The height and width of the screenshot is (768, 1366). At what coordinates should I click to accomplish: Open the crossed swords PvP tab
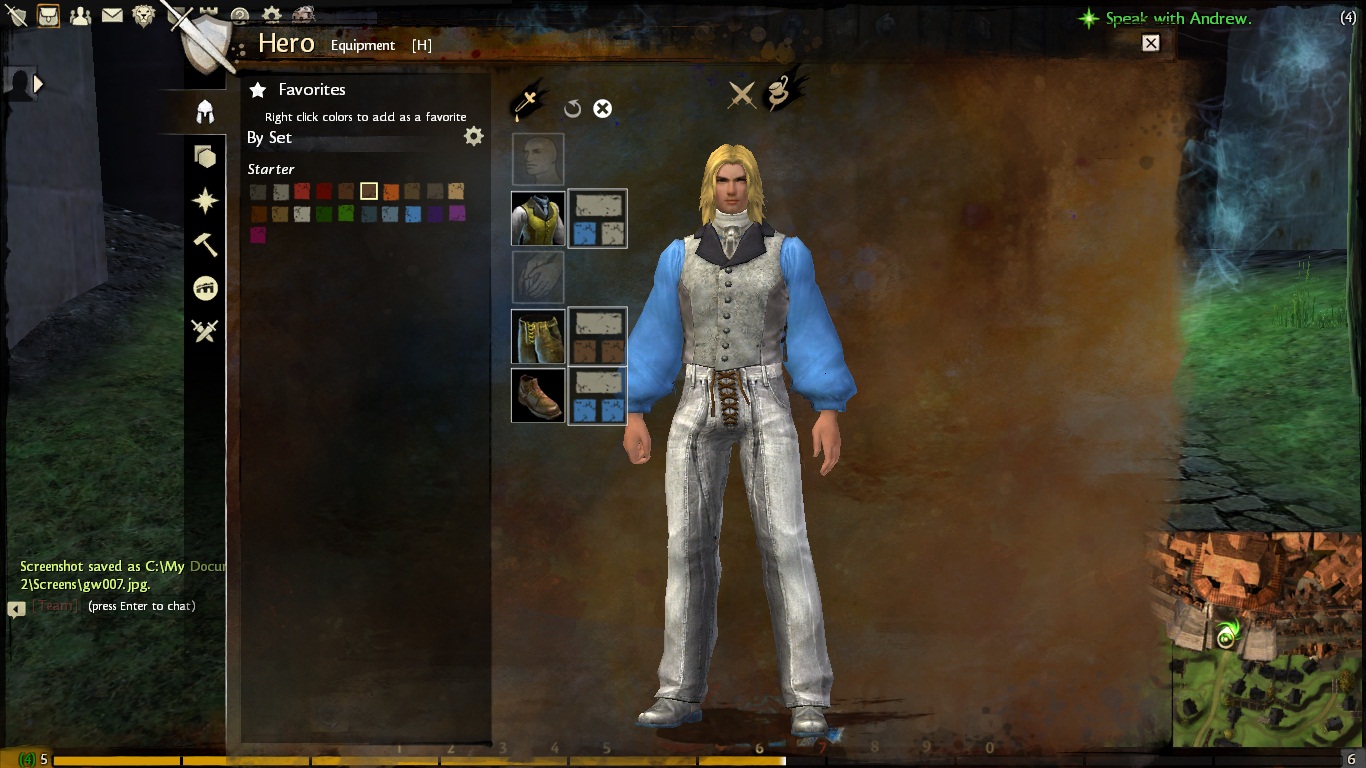tap(205, 331)
